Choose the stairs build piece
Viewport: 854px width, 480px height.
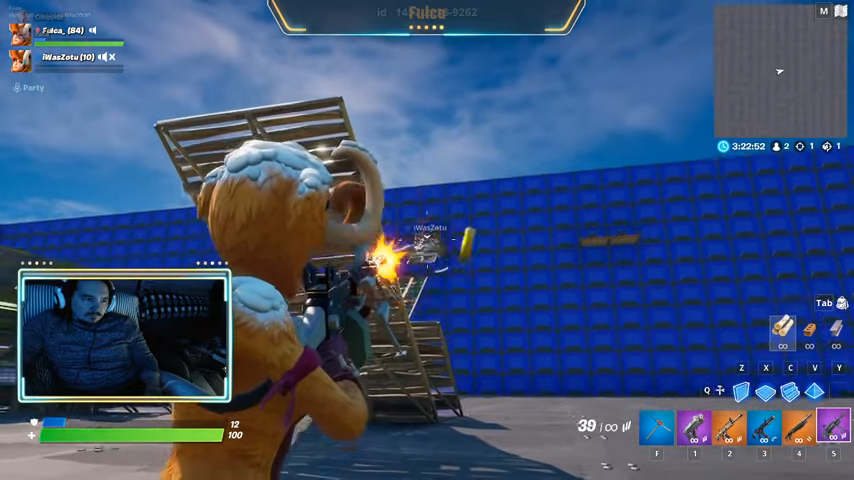[790, 391]
